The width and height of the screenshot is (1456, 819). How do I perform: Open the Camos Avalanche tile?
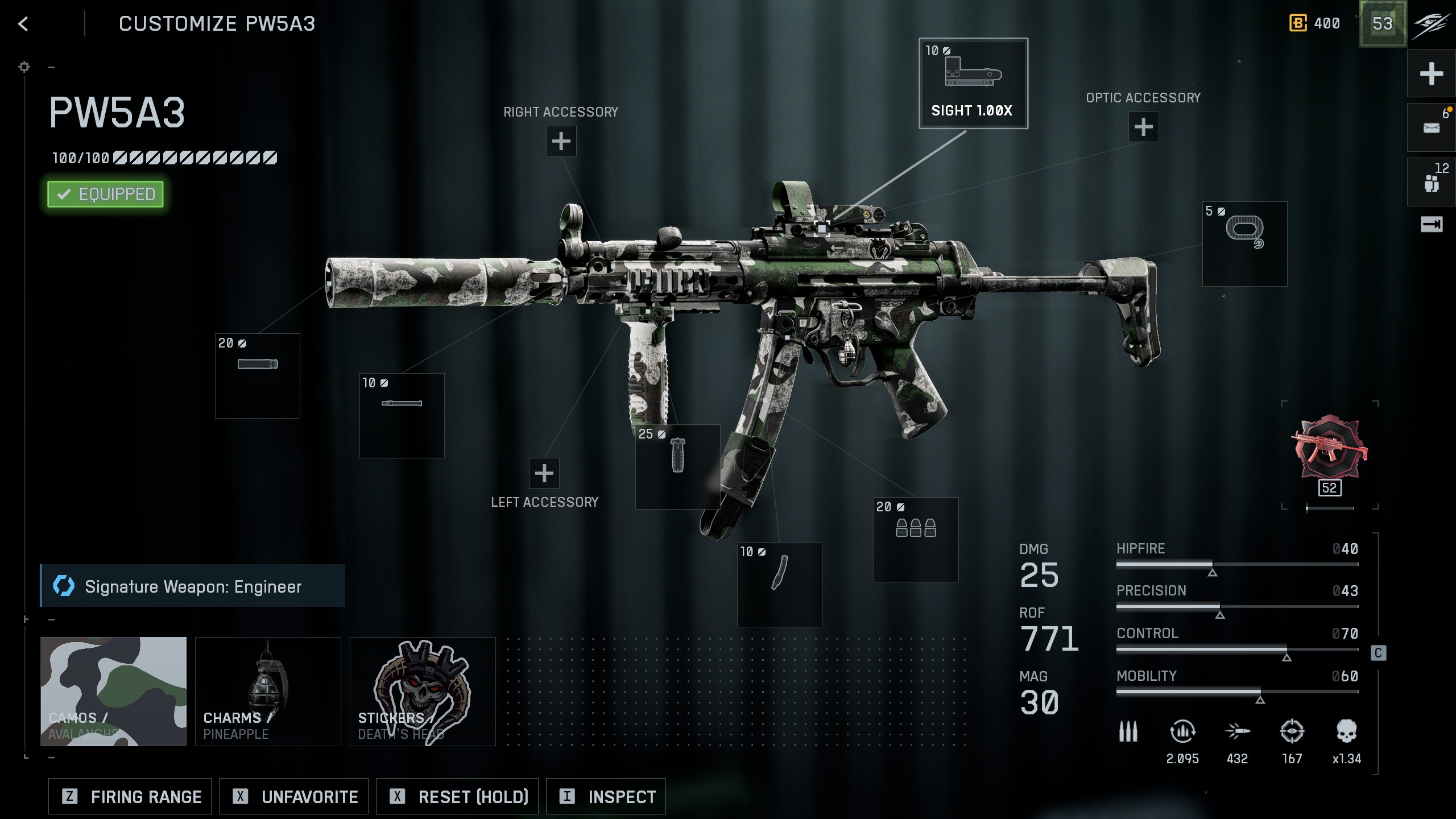(x=114, y=691)
